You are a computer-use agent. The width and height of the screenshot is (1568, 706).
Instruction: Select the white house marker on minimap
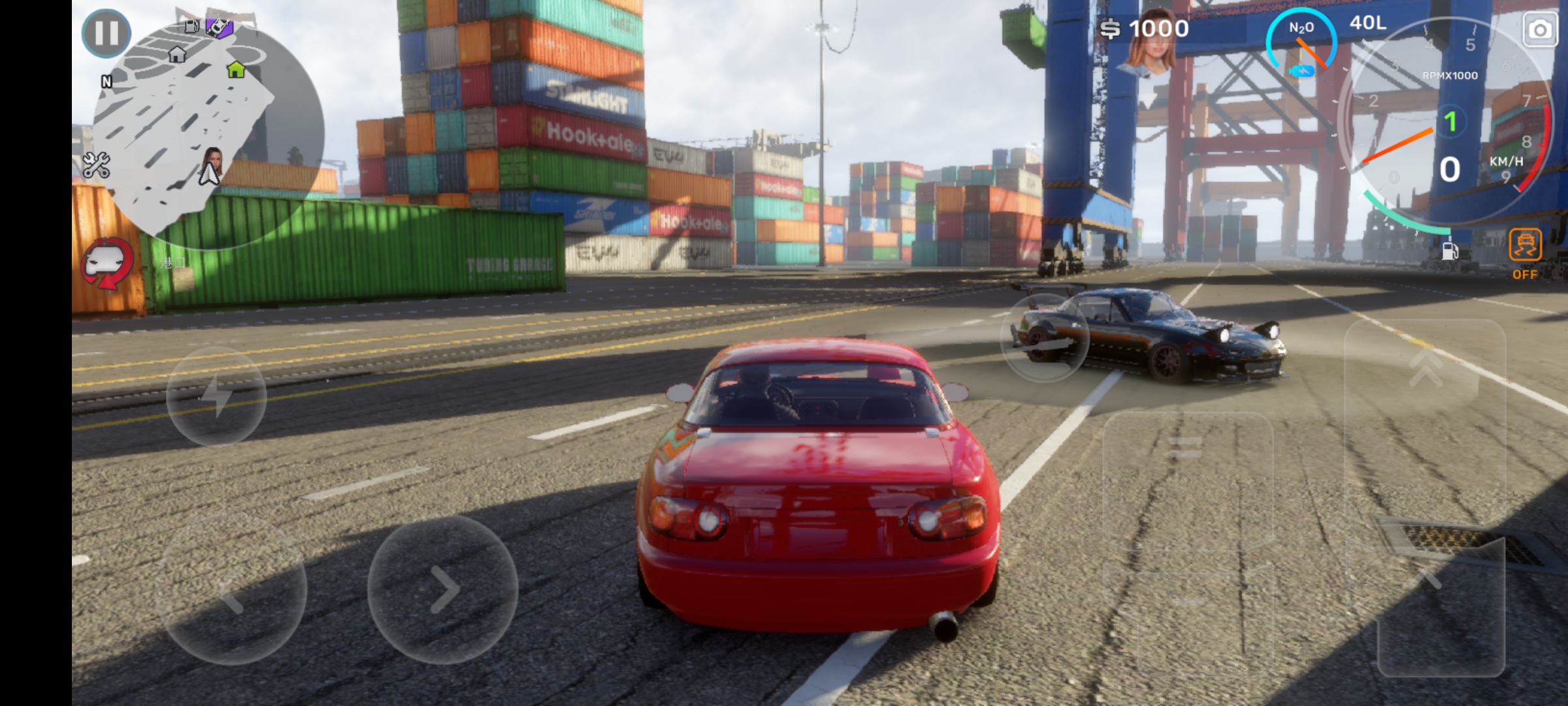pos(177,54)
